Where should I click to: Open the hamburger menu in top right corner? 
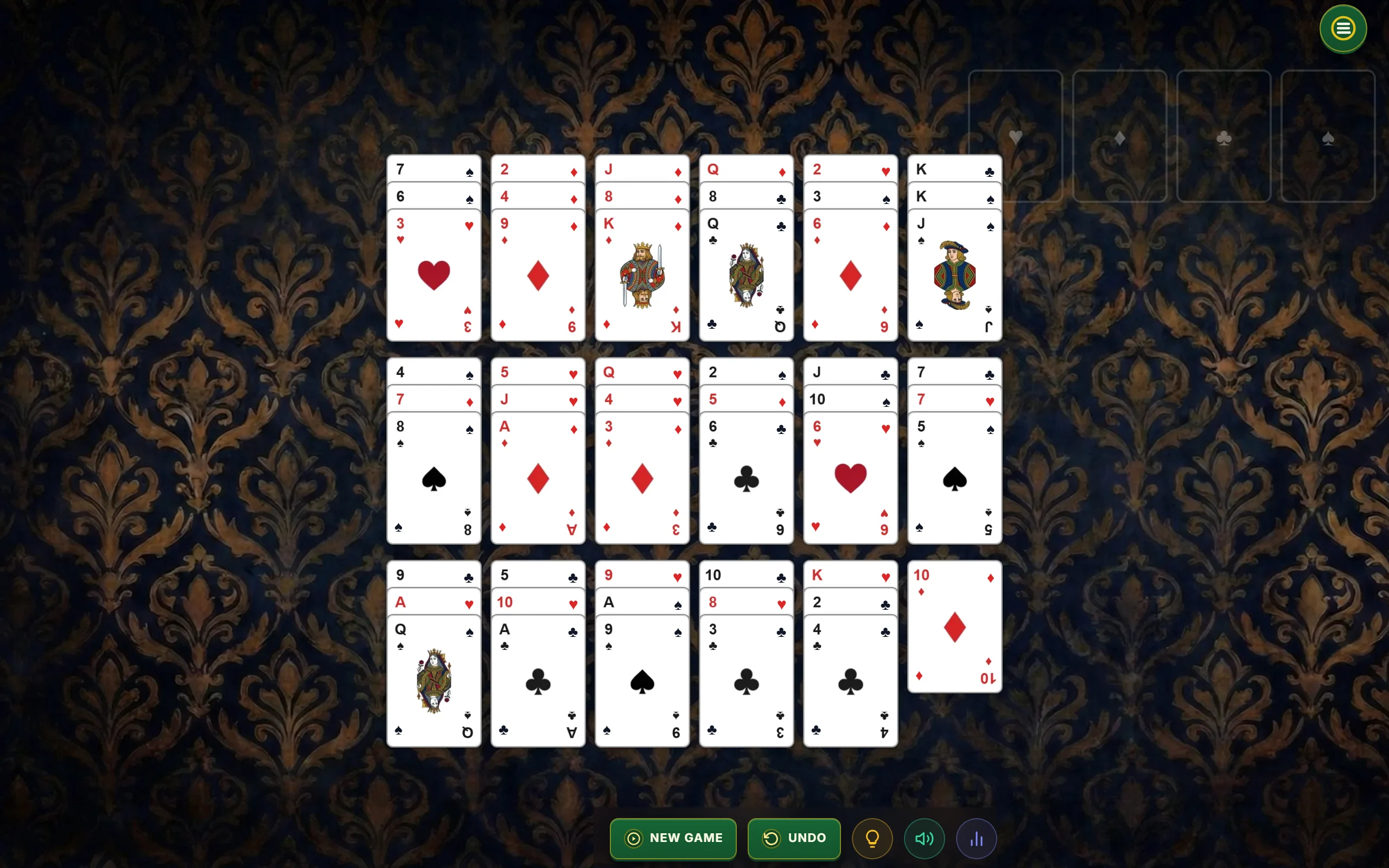click(1342, 29)
